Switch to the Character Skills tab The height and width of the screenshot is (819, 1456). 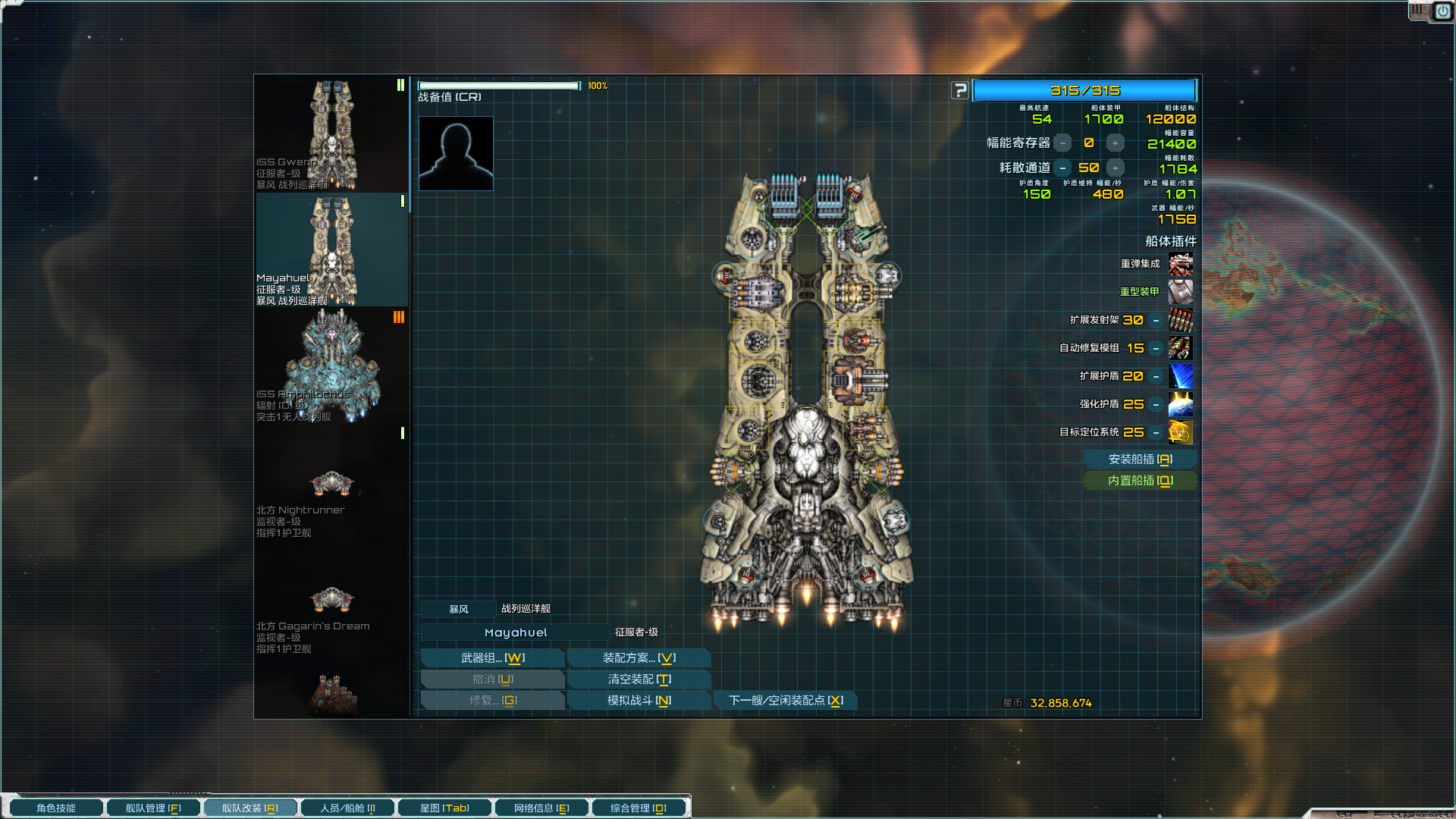click(x=56, y=808)
